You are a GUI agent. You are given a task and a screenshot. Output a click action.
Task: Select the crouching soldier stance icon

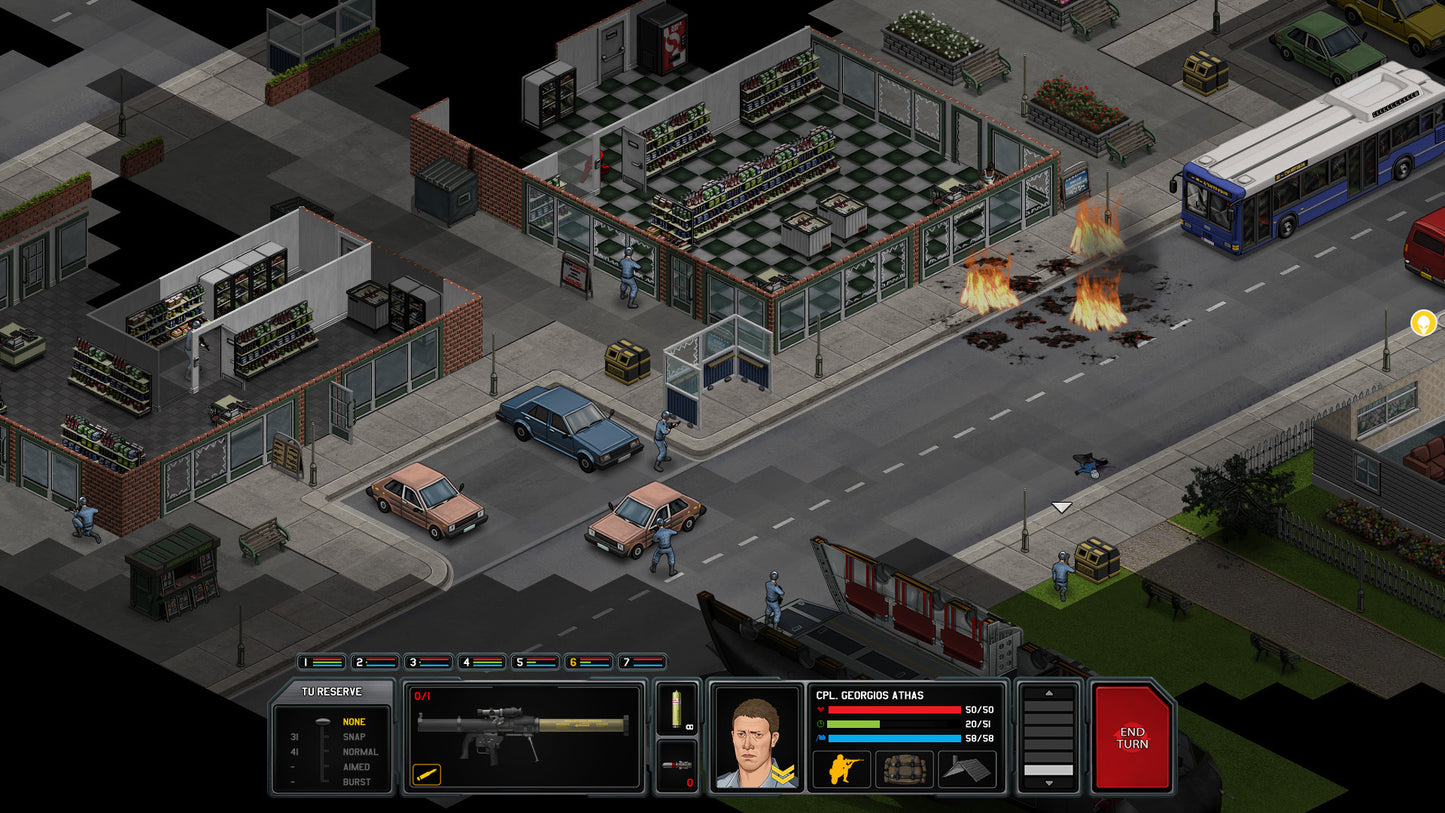pyautogui.click(x=841, y=769)
